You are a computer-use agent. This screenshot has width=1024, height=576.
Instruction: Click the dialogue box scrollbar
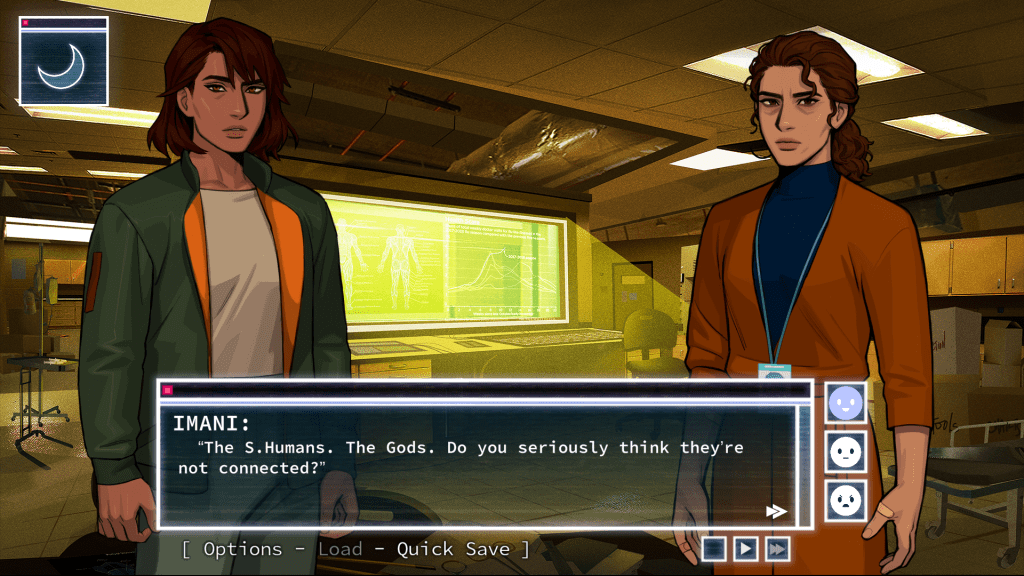[805, 460]
